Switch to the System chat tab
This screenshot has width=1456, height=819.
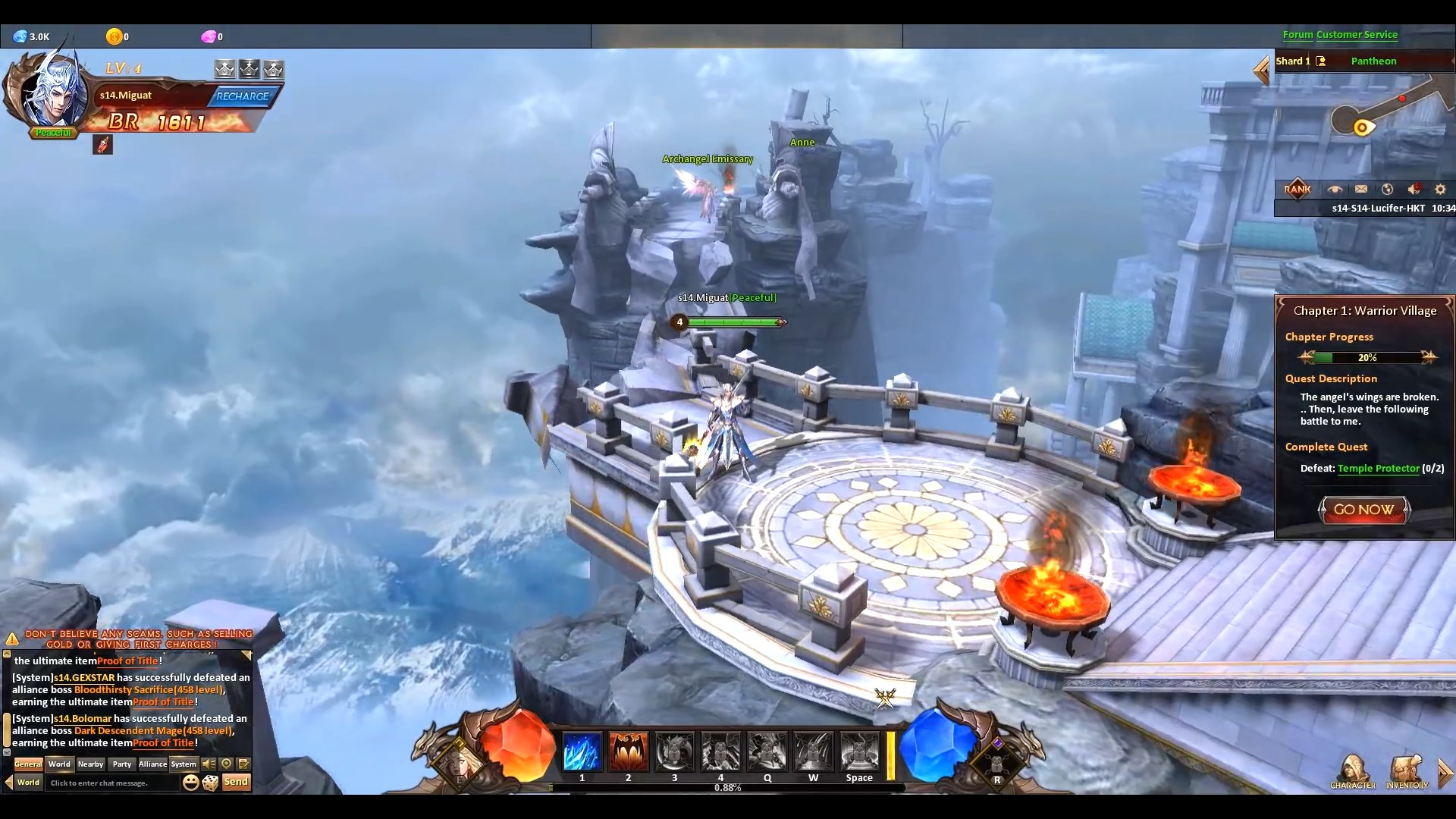pos(184,764)
